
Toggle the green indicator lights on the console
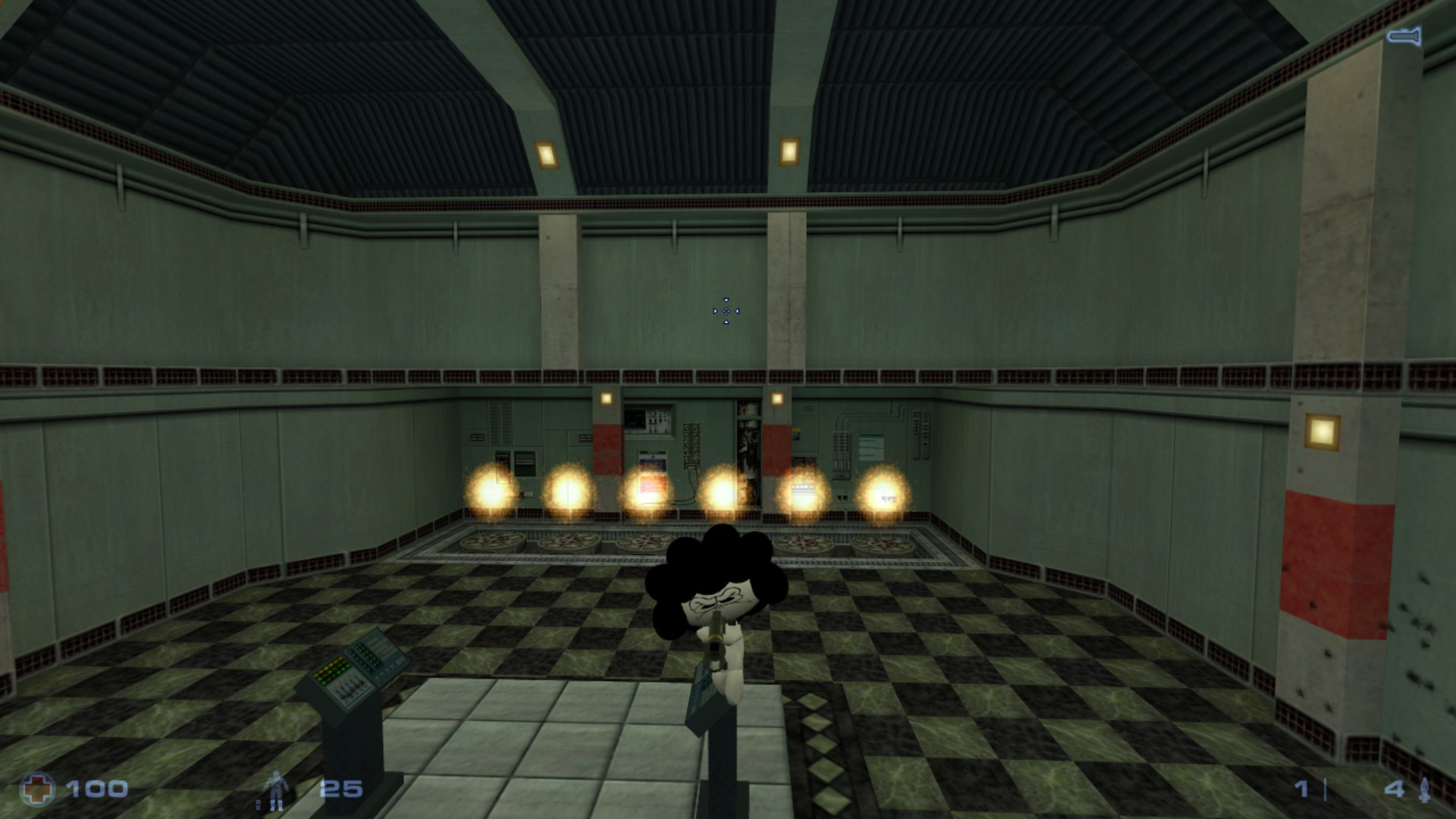(331, 670)
